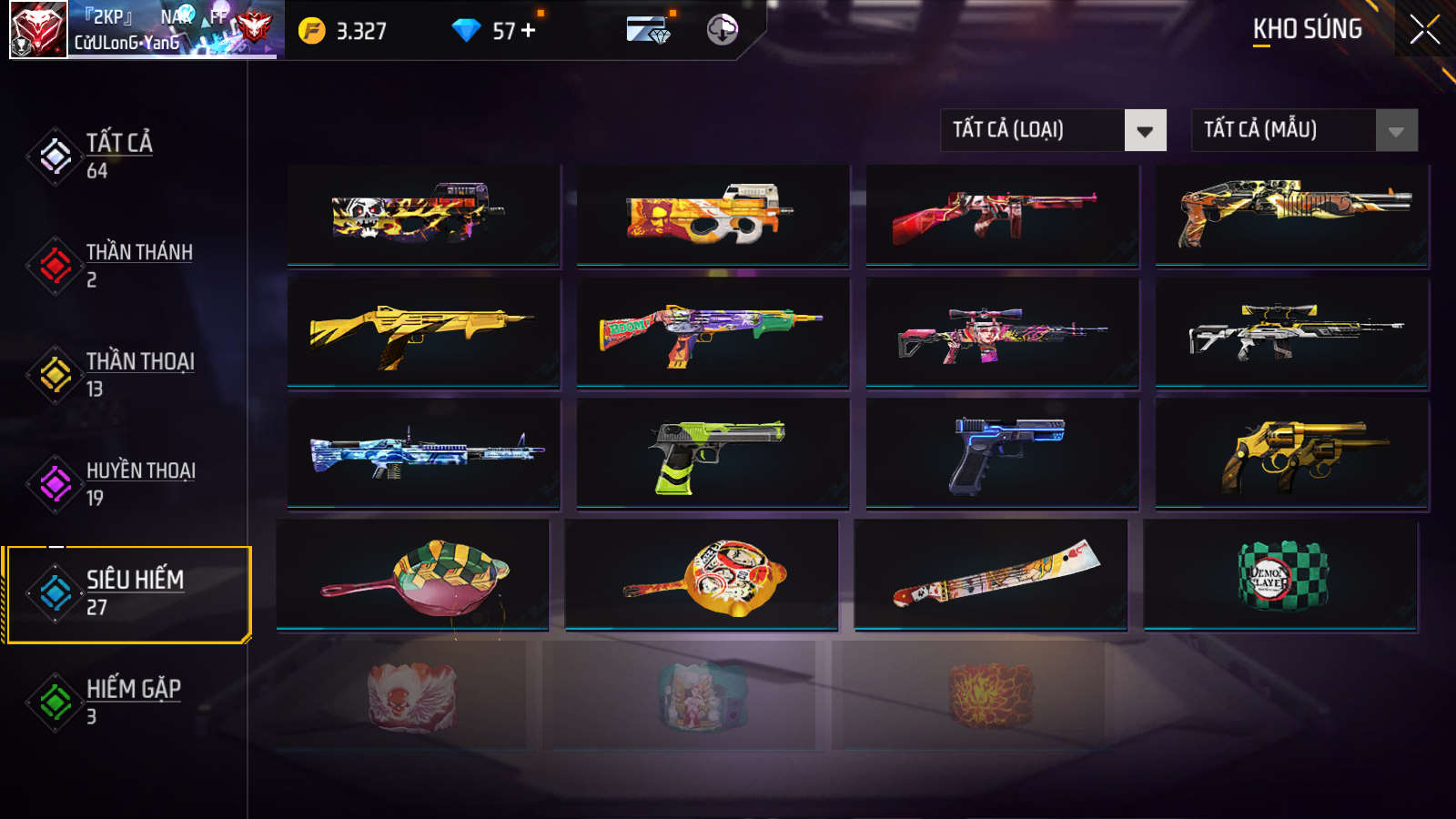
Task: Choose the playing card machete skin
Action: pos(991,574)
